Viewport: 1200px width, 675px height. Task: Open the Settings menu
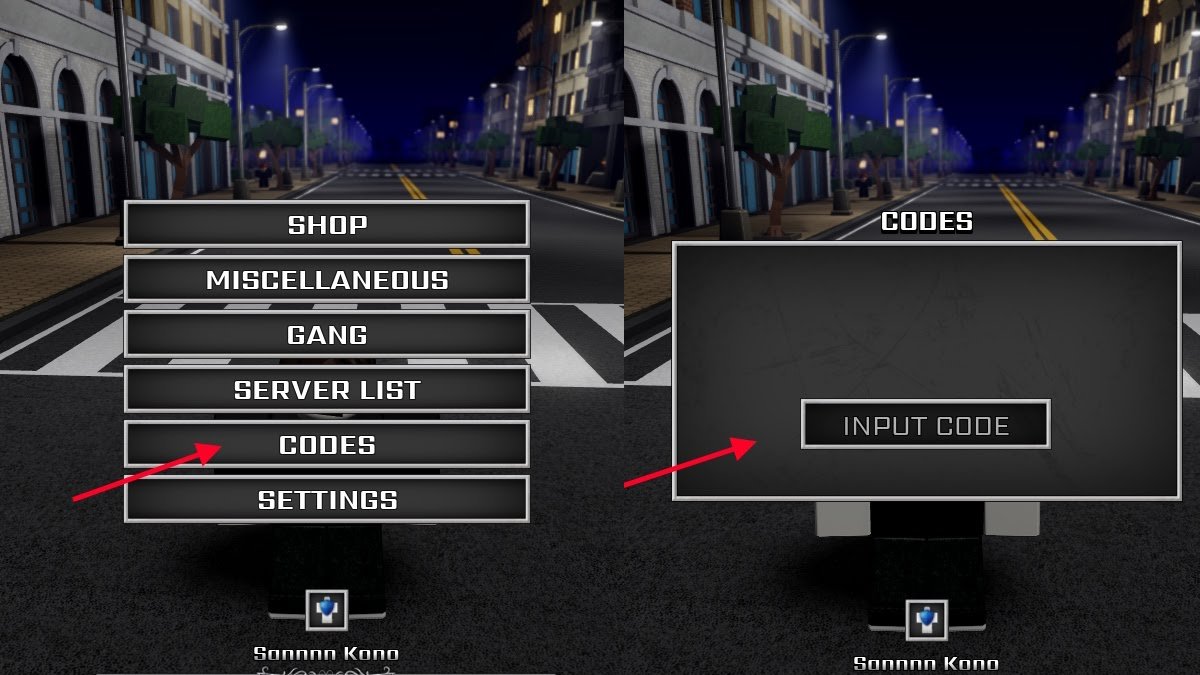click(x=327, y=499)
